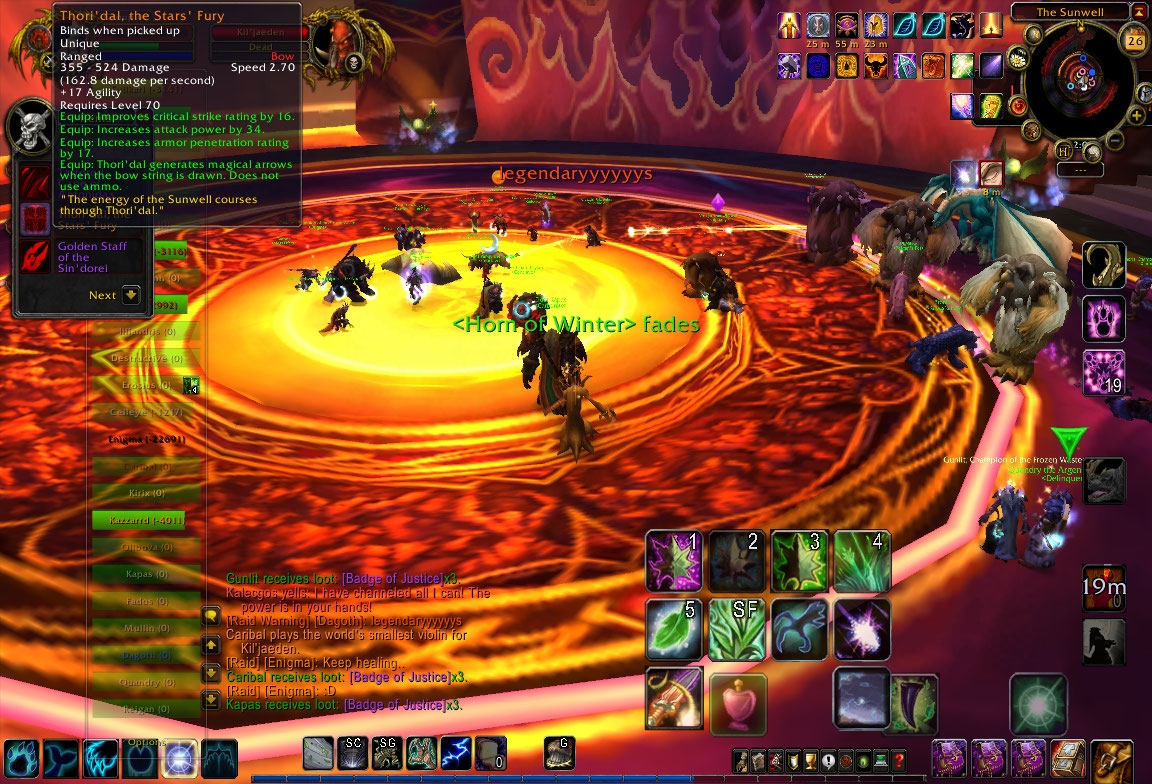The image size is (1152, 784).
Task: Activate the blue cat form ability
Action: [799, 628]
